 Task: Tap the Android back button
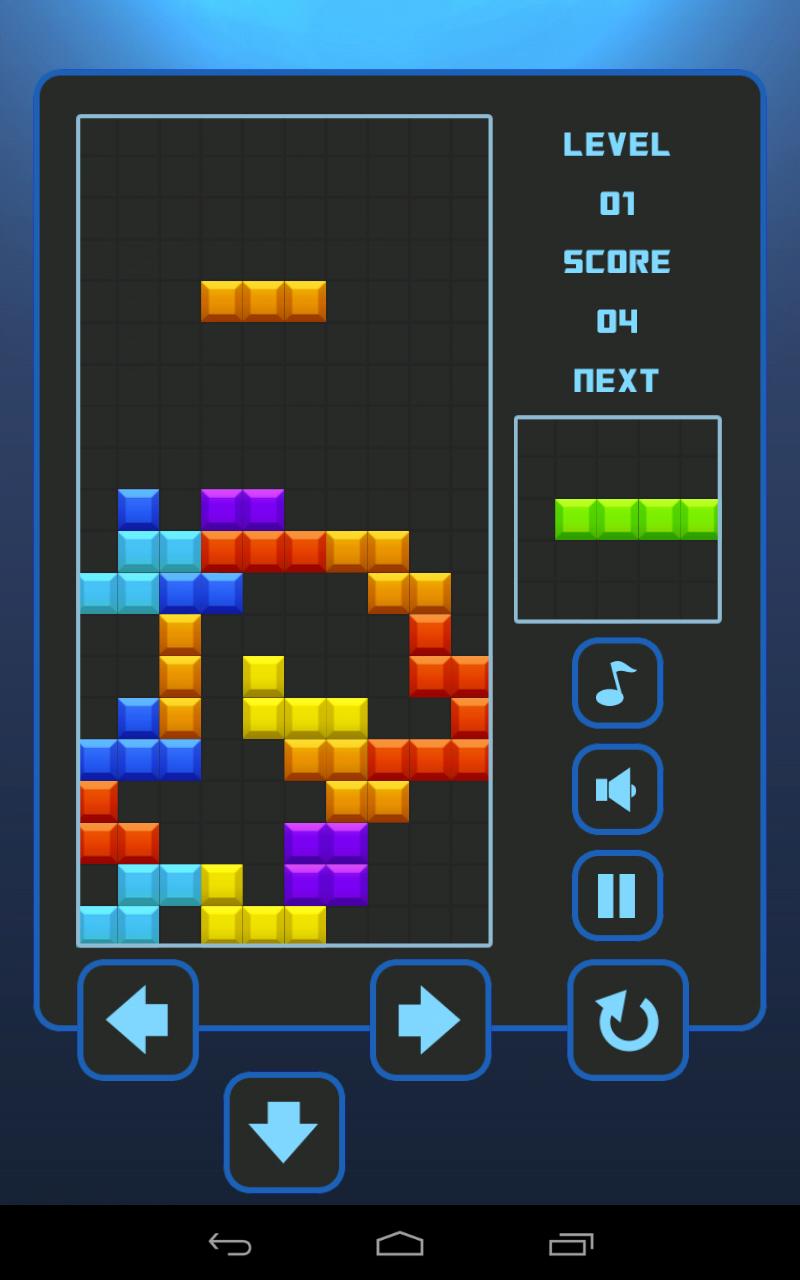(230, 1244)
